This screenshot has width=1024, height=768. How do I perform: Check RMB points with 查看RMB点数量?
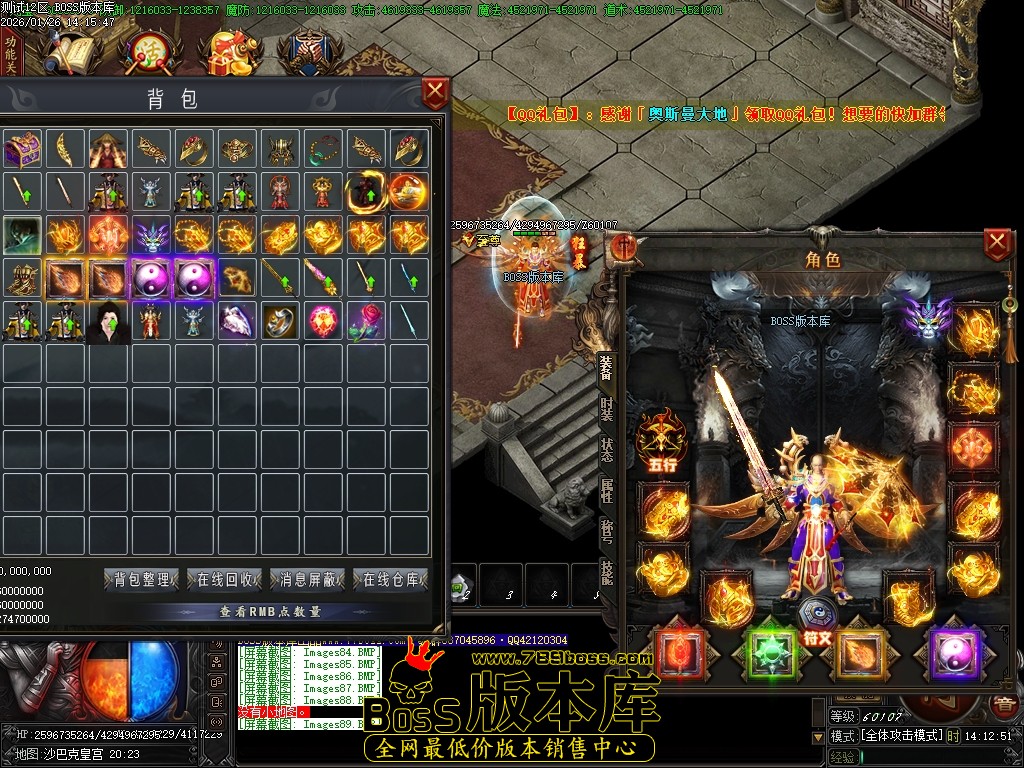coord(270,611)
